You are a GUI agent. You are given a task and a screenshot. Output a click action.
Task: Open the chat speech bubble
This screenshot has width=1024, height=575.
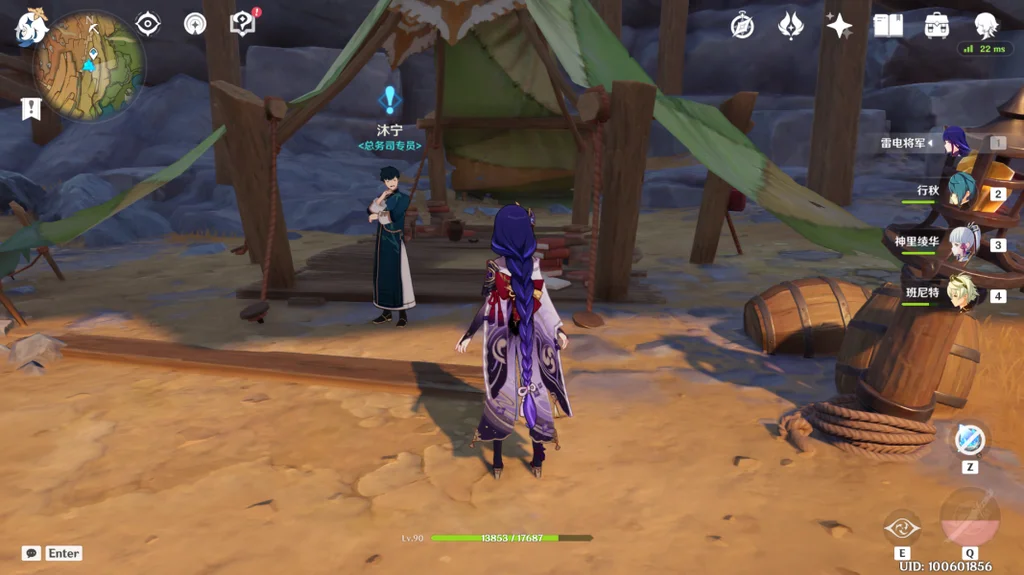[32, 553]
